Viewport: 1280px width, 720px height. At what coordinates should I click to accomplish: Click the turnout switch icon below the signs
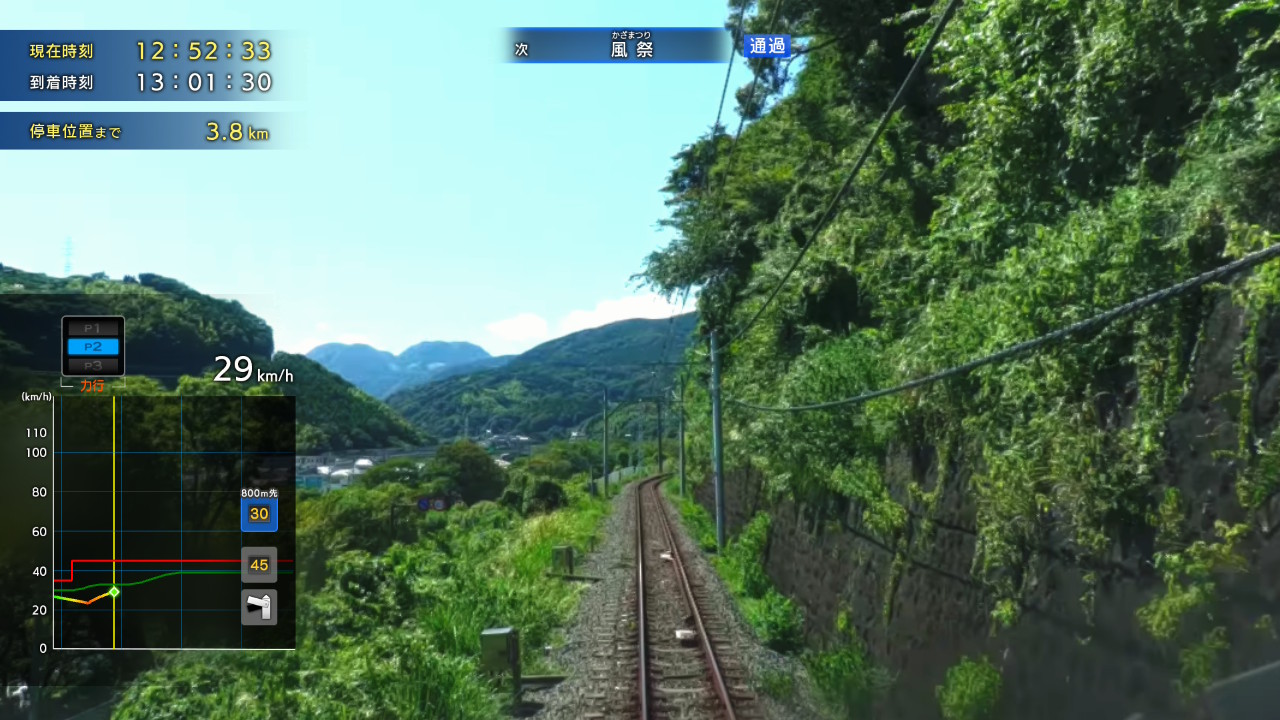coord(259,606)
